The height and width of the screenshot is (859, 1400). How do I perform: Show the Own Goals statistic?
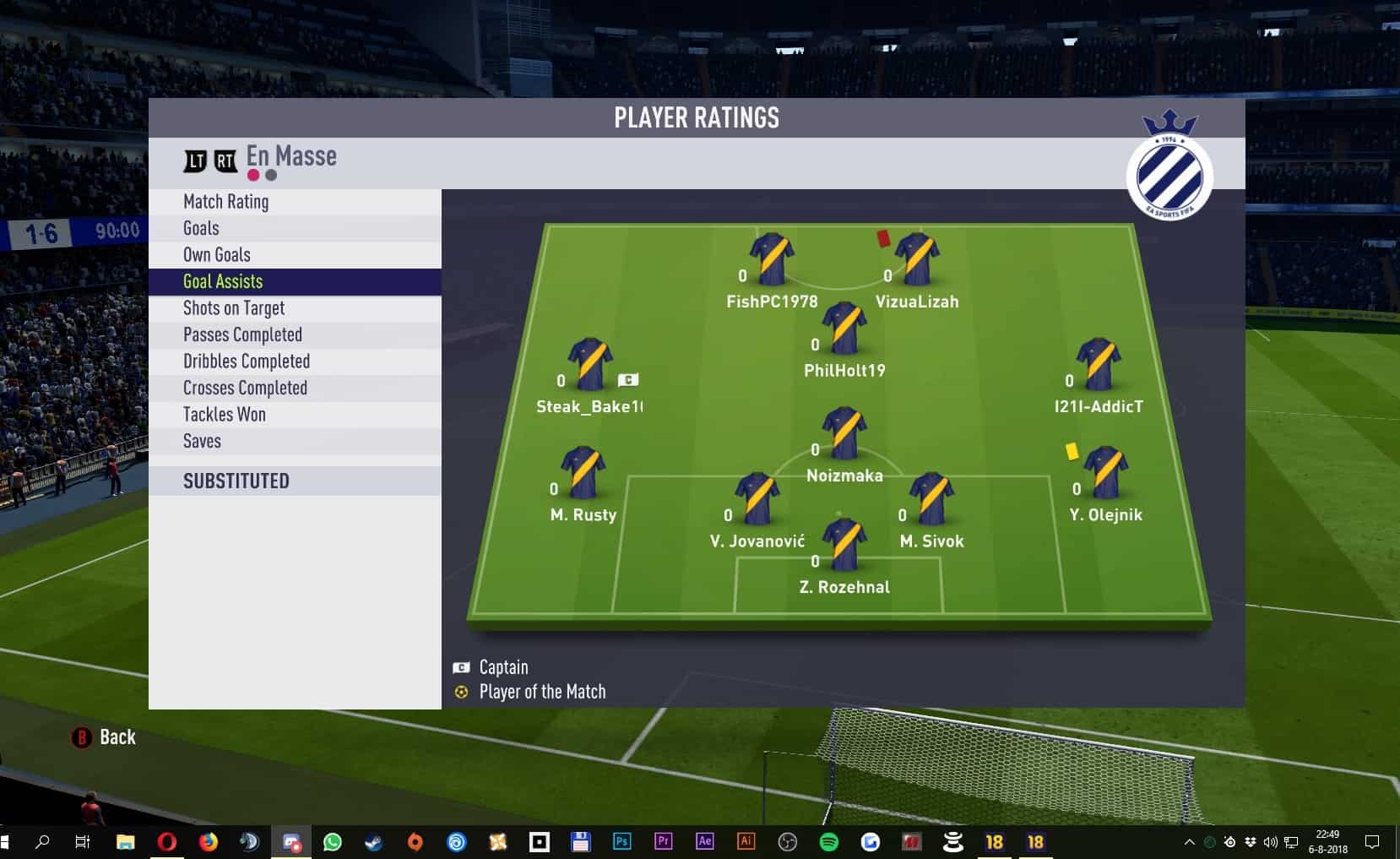pos(217,255)
